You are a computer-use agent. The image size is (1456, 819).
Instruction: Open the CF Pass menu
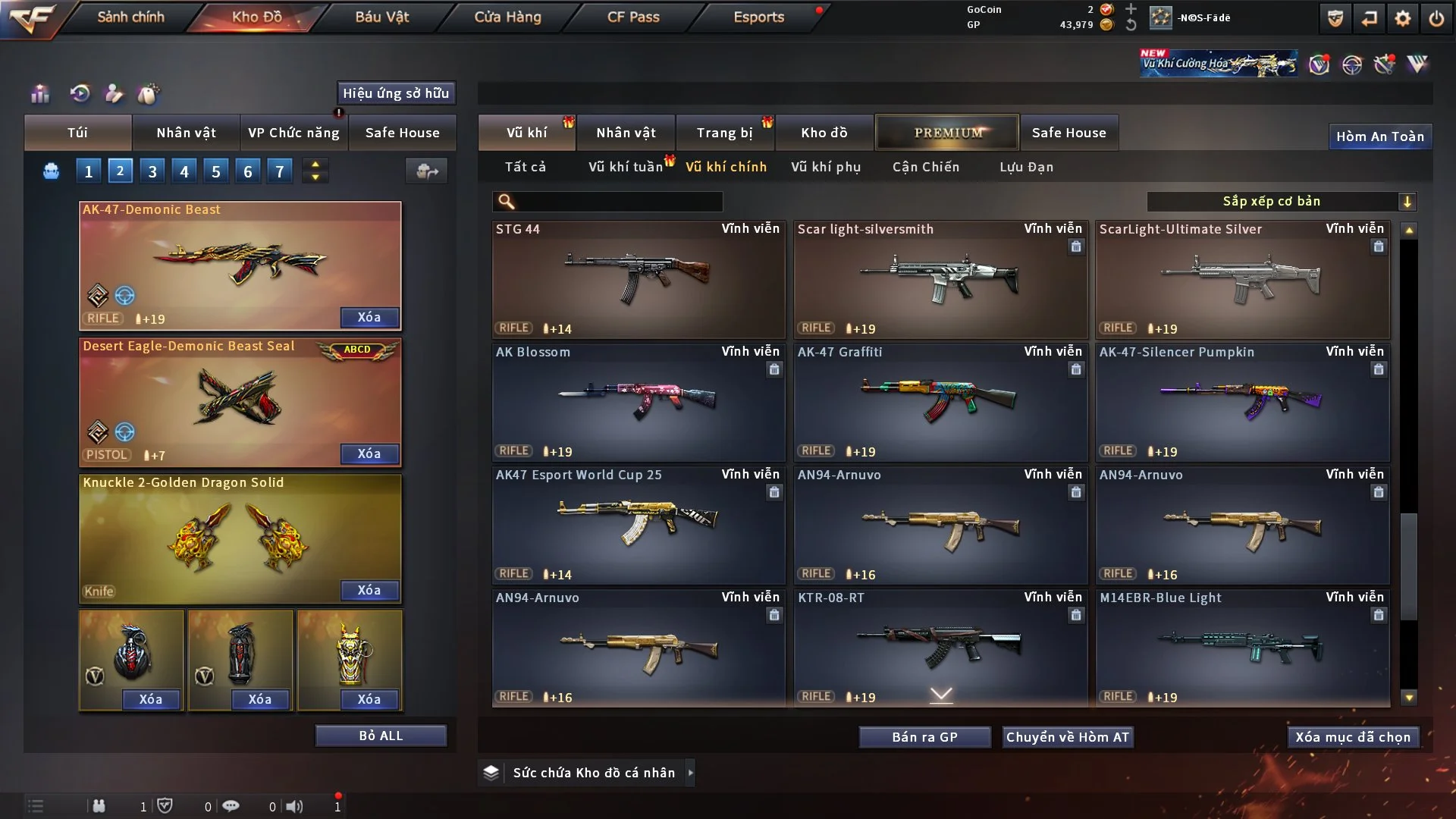coord(633,17)
